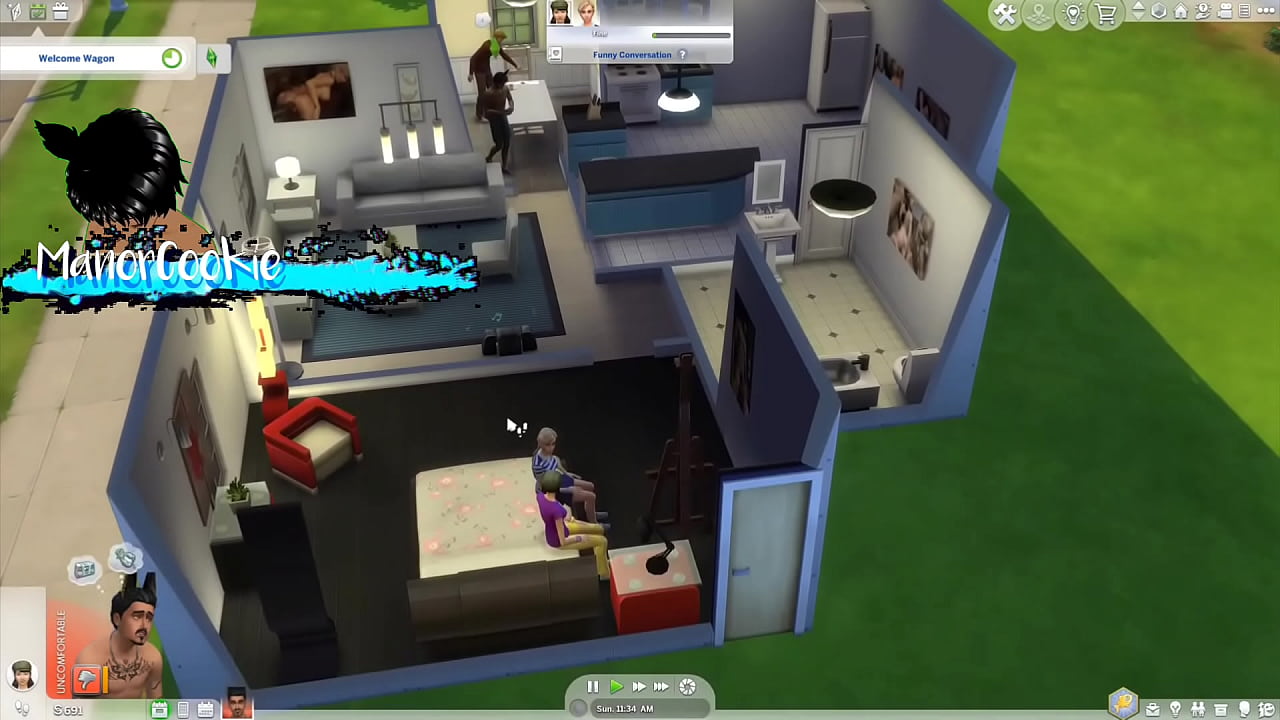Viewport: 1280px width, 720px height.
Task: Click the light bulb tips icon top right
Action: tap(1073, 12)
